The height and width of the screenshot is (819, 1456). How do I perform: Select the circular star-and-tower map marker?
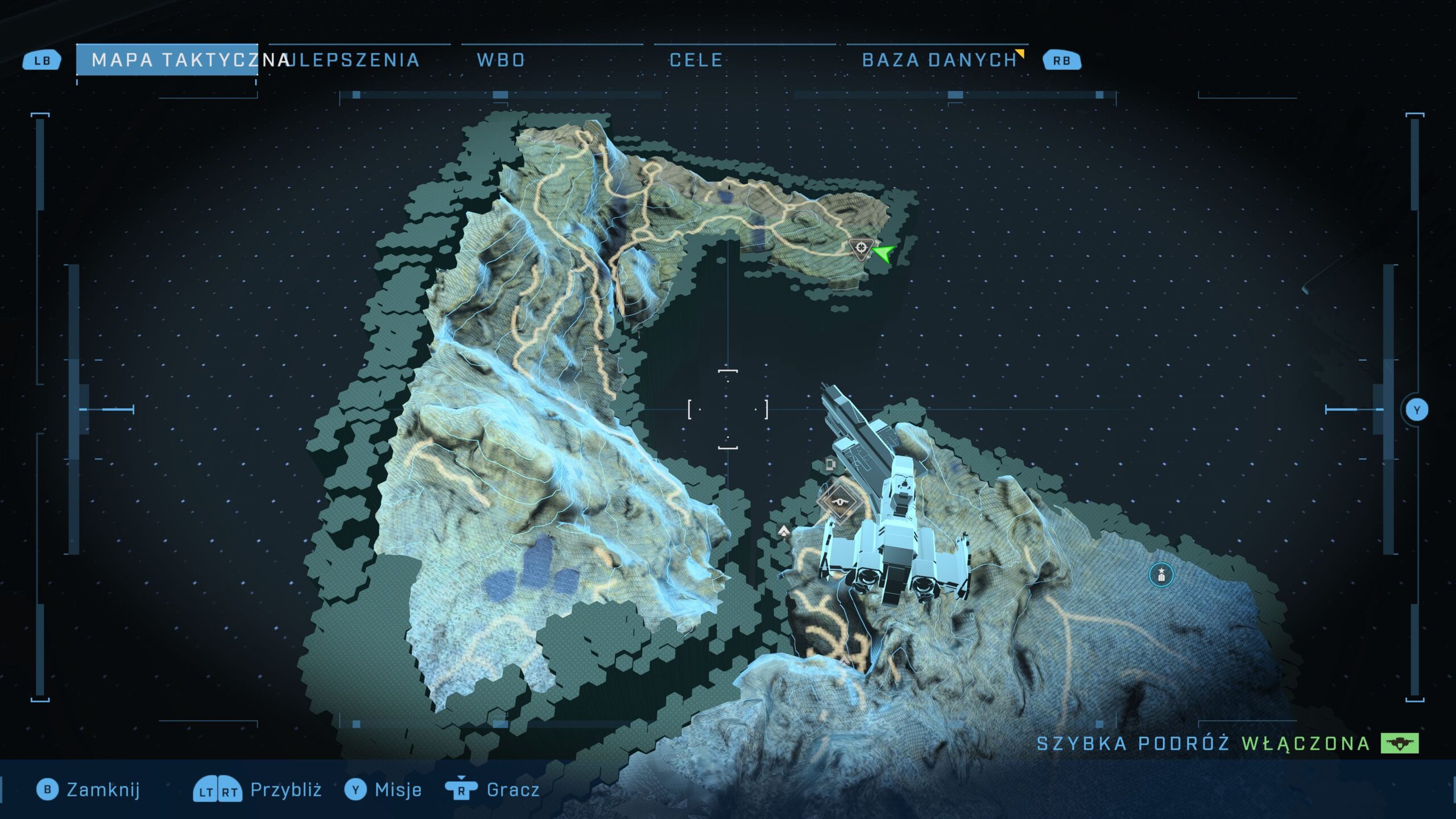[1161, 575]
